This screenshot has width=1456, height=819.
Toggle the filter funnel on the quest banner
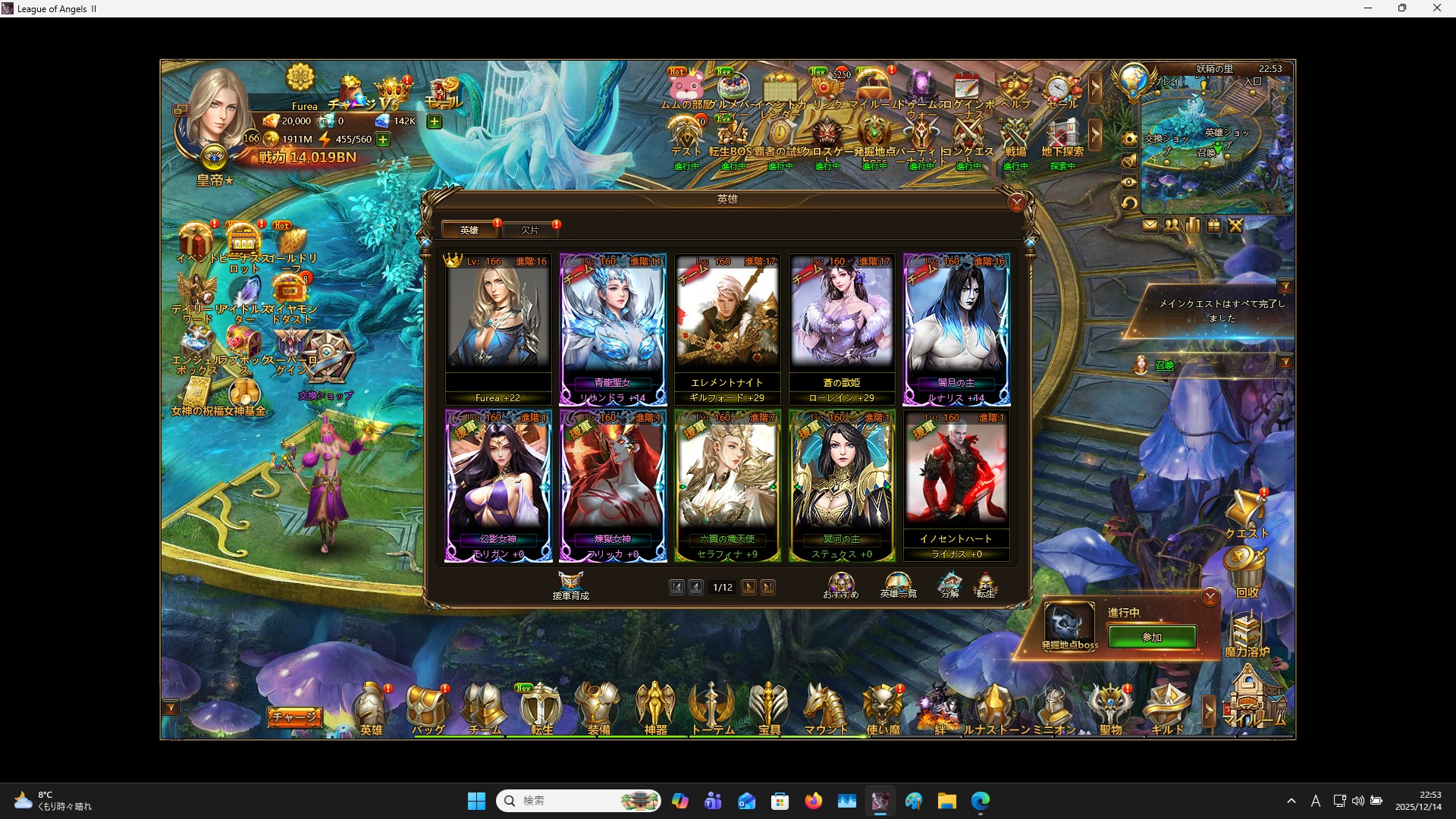tap(1287, 286)
